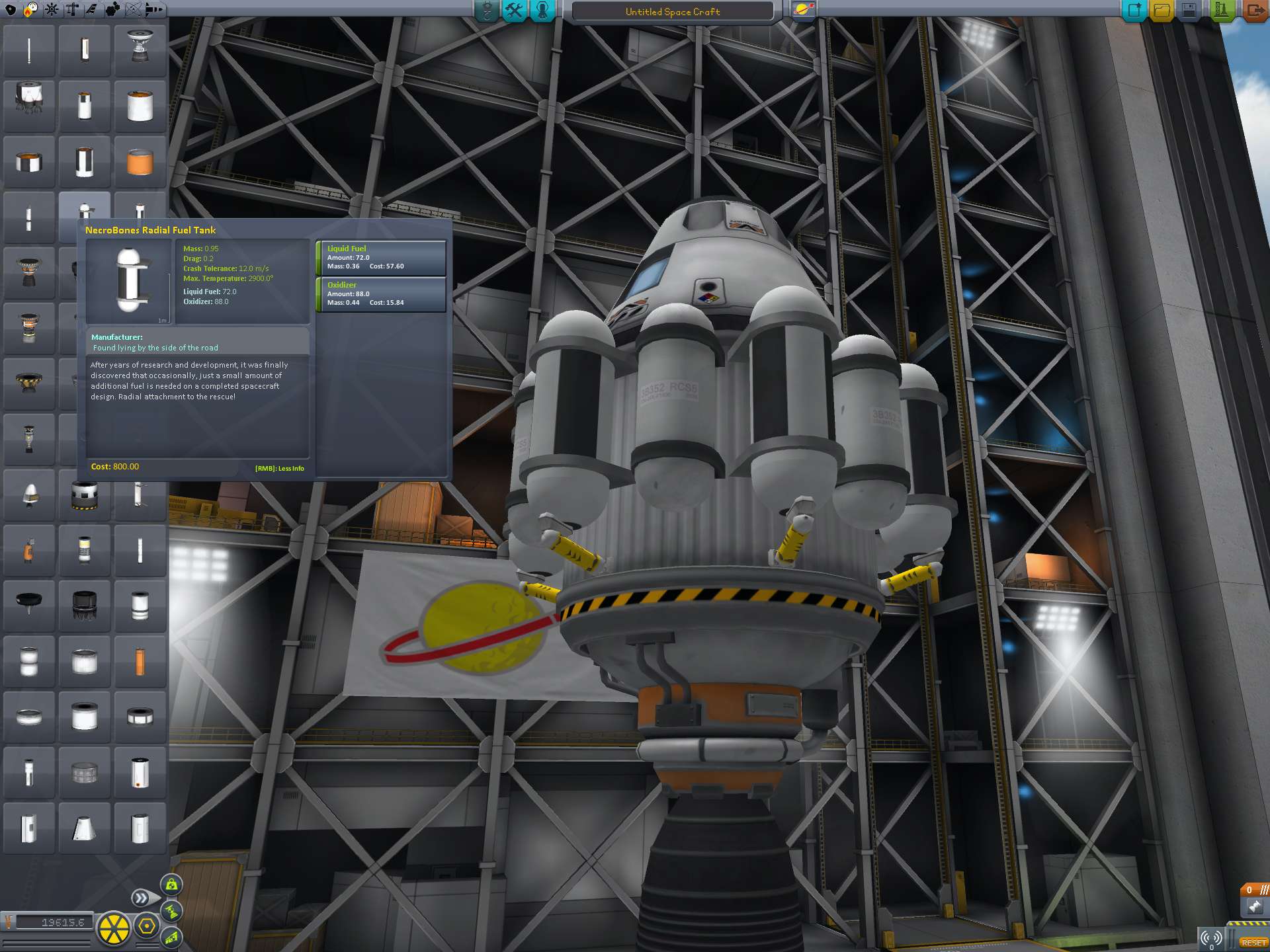The width and height of the screenshot is (1270, 952).
Task: Open the Structural parts category
Action: [71, 9]
